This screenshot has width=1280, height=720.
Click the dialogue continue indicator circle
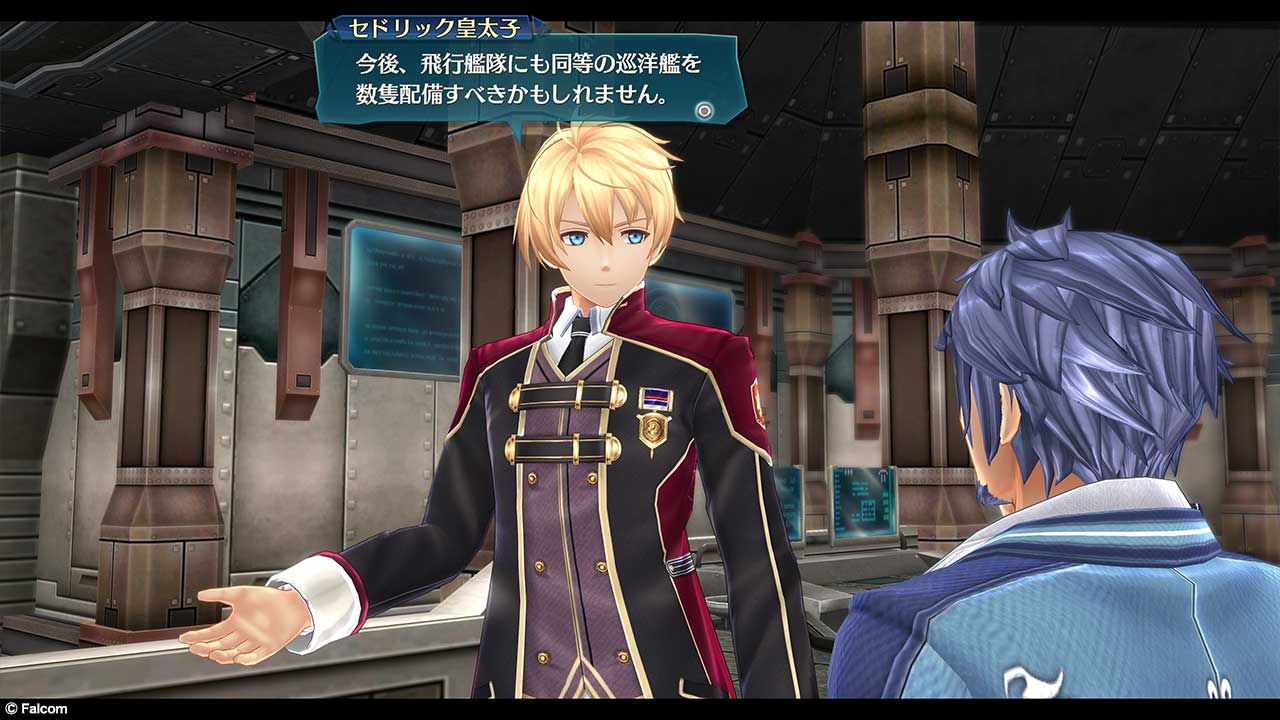pos(706,111)
